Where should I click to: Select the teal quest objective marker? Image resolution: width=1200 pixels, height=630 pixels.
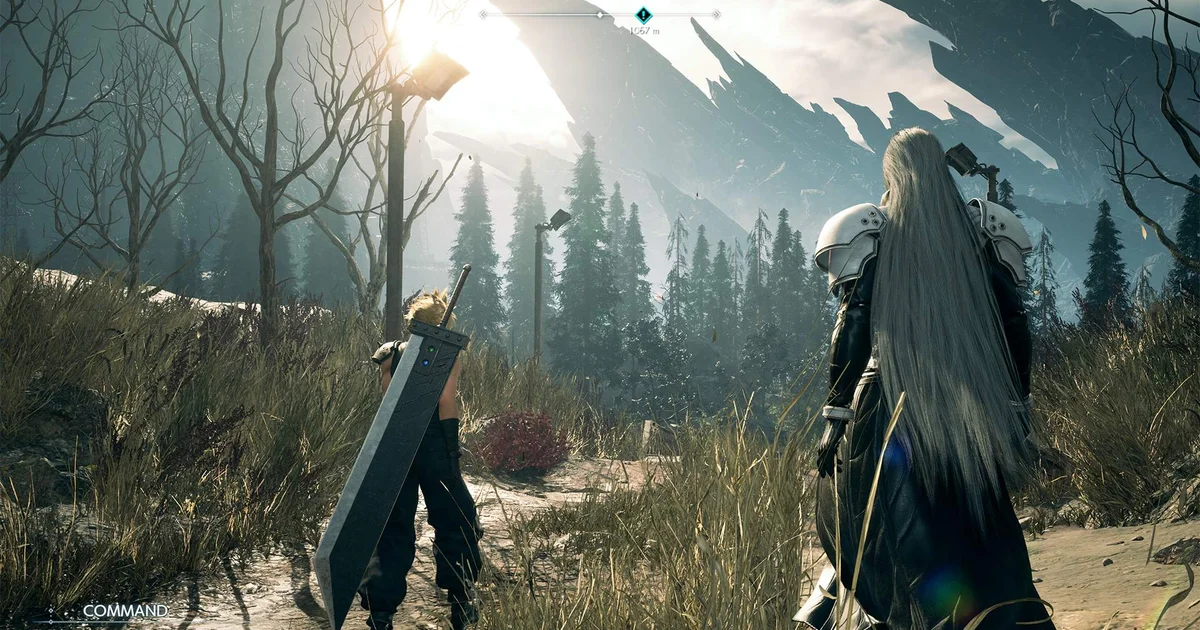(x=644, y=15)
